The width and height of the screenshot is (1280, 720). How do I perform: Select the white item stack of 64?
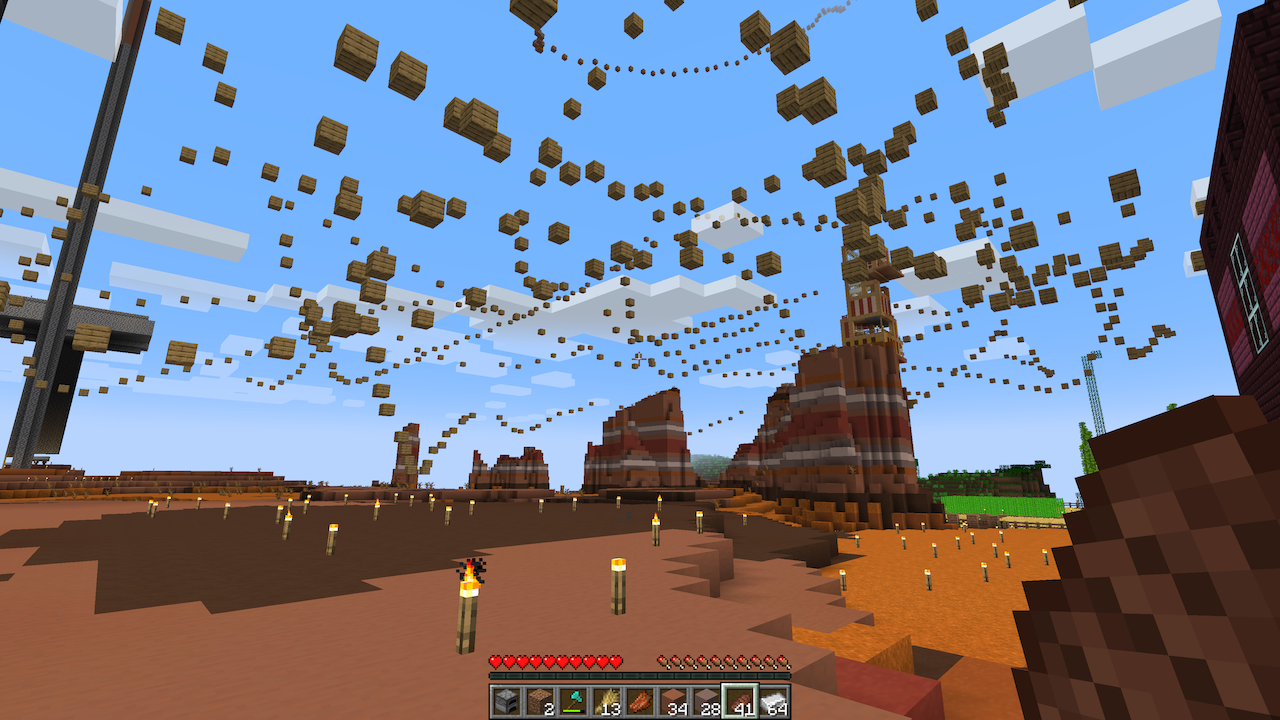tap(774, 701)
